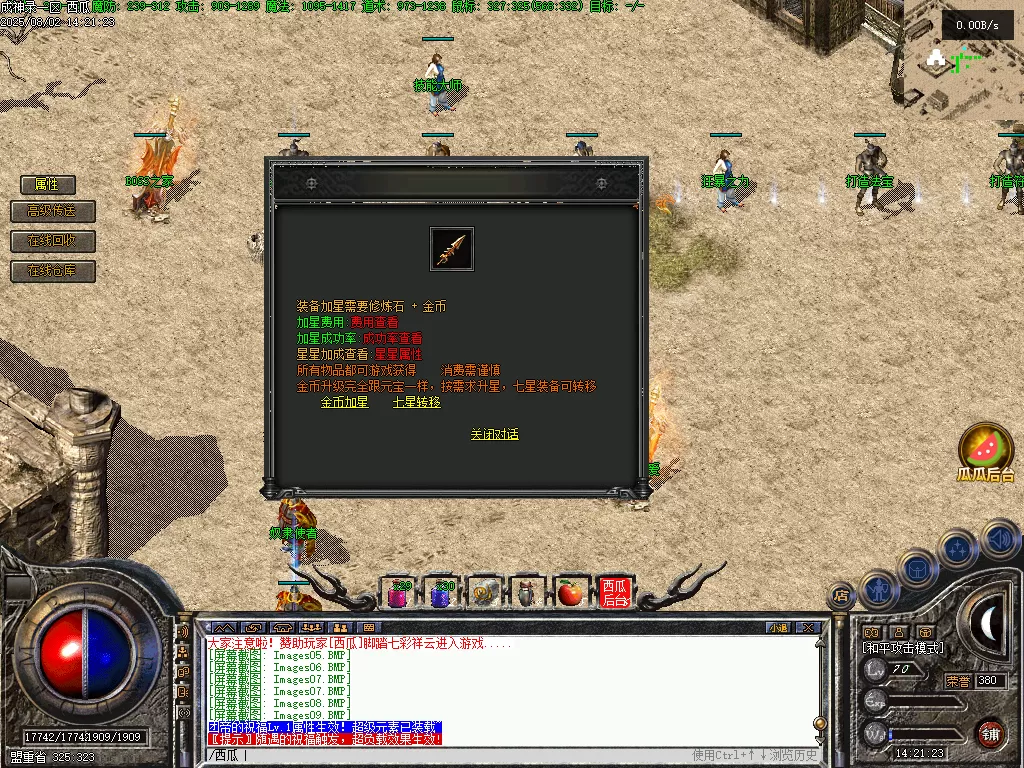1024x768 pixels.
Task: Click the chat input field
Action: pos(450,755)
